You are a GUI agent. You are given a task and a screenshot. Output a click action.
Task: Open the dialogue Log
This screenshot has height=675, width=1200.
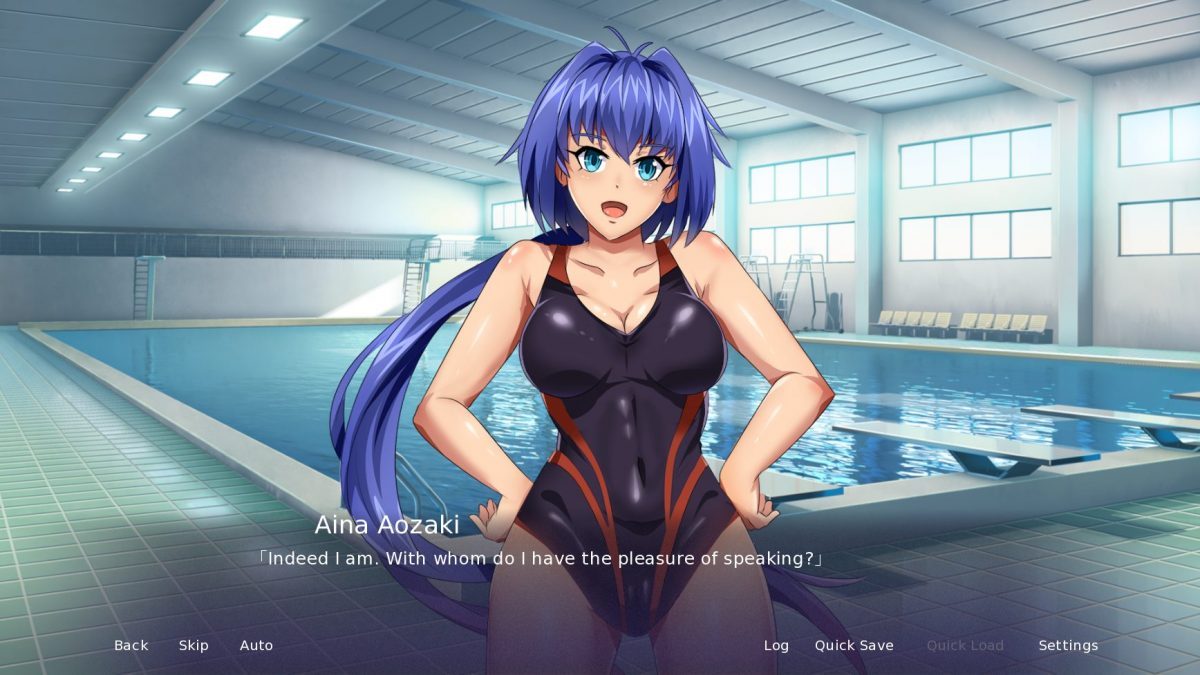[x=776, y=645]
